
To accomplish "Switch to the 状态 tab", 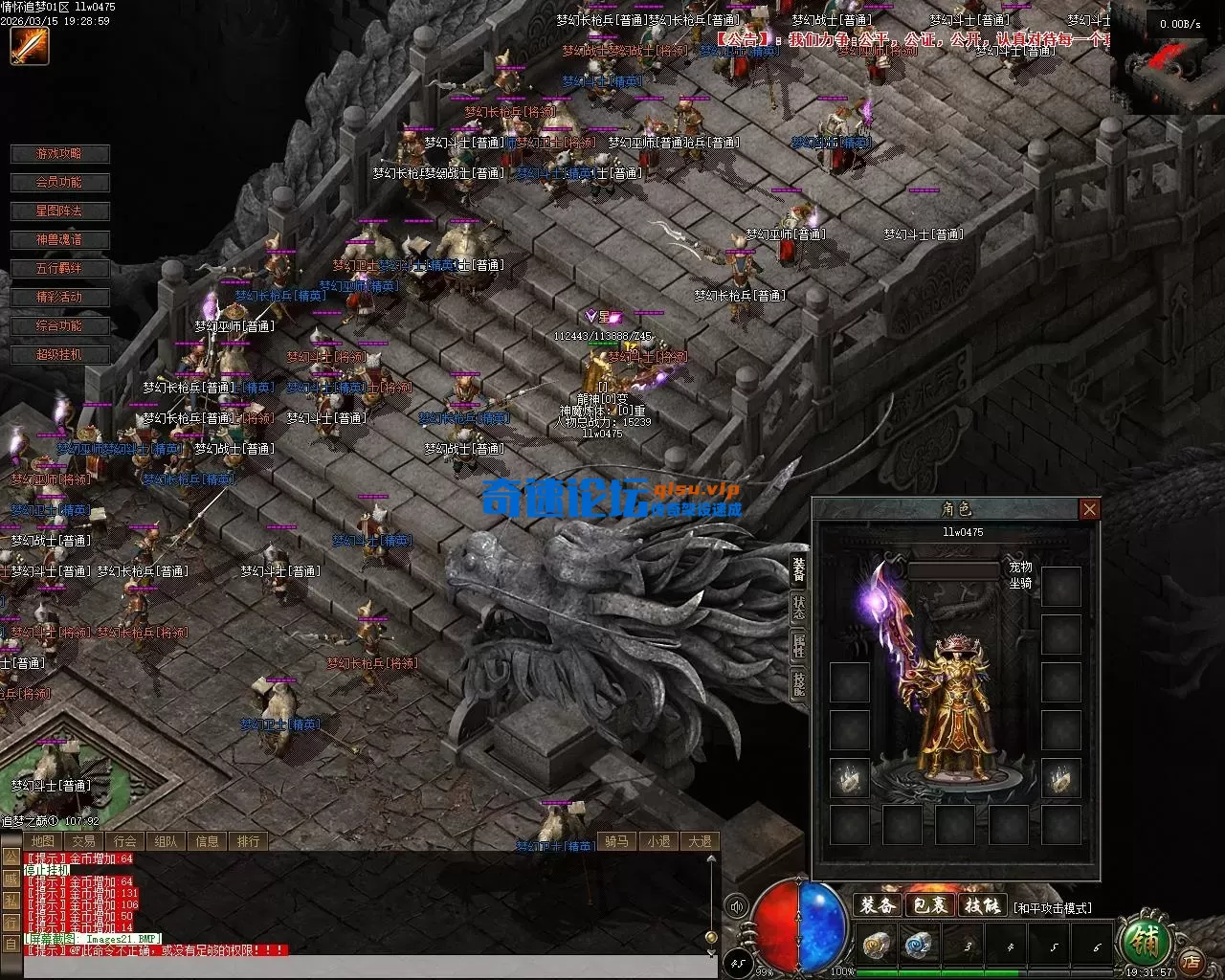I will click(798, 607).
